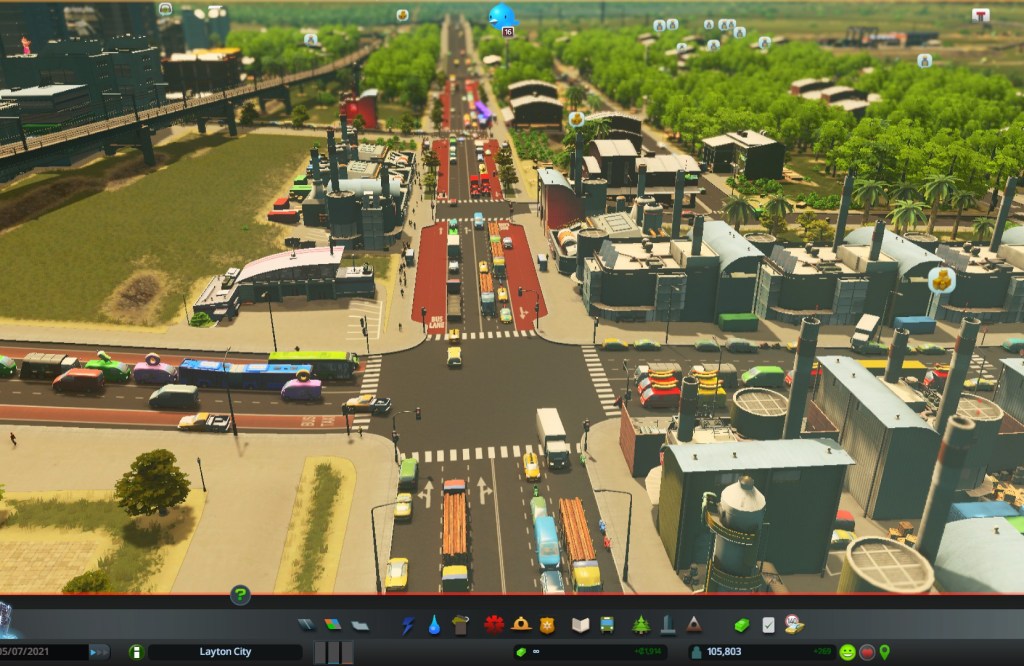Open the Monuments pyramid menu

693,625
